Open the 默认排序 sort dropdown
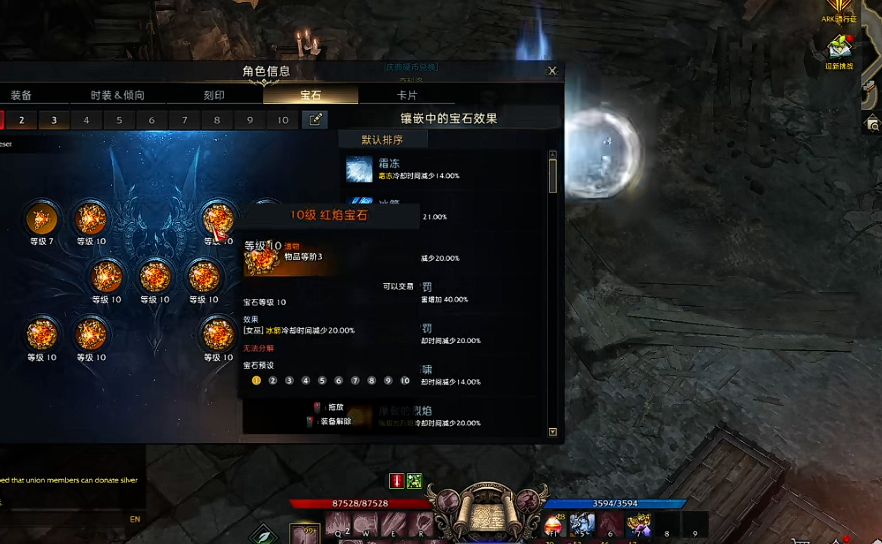Image resolution: width=882 pixels, height=544 pixels. pyautogui.click(x=384, y=139)
